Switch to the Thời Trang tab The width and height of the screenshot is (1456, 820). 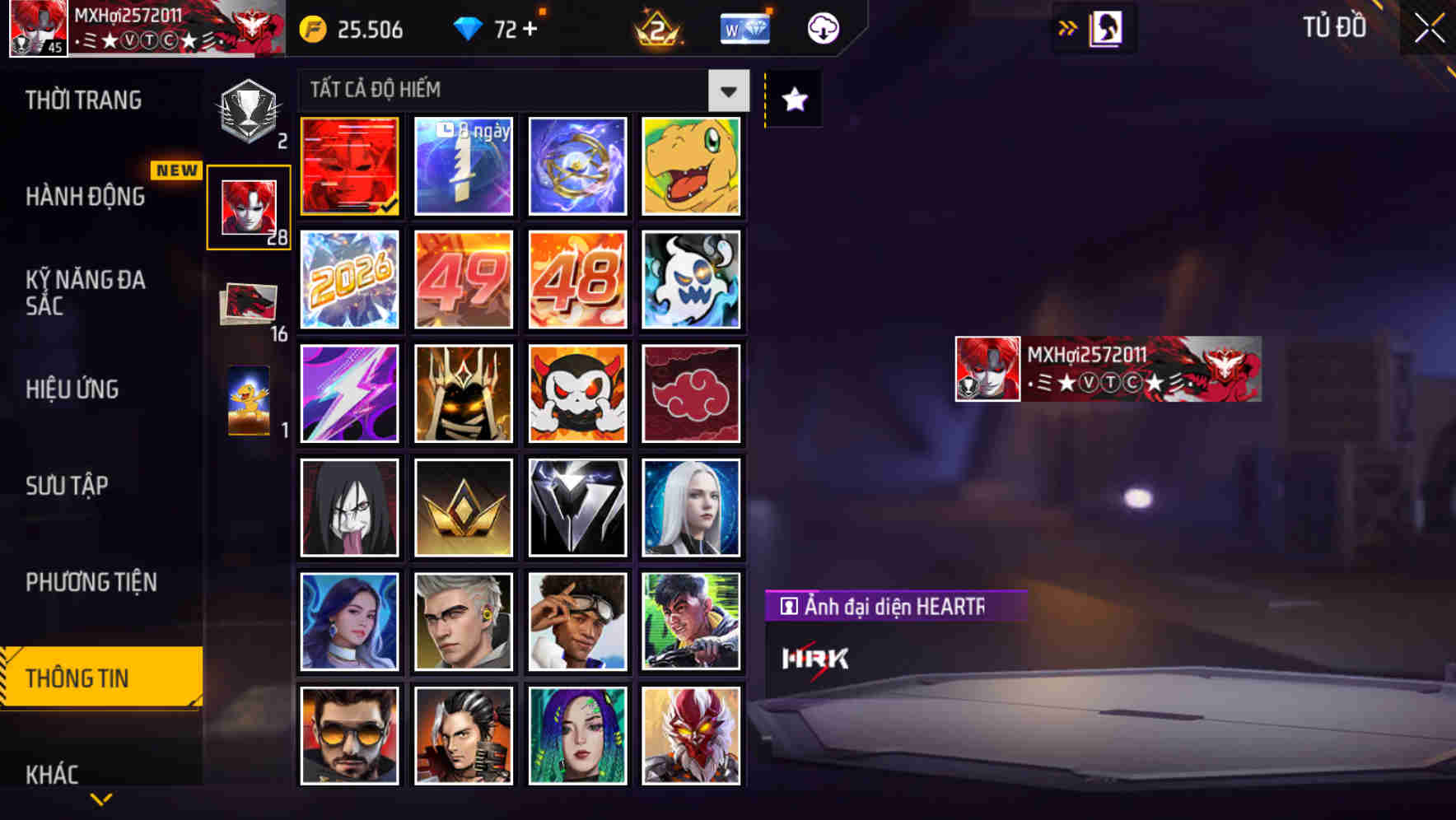pos(85,100)
